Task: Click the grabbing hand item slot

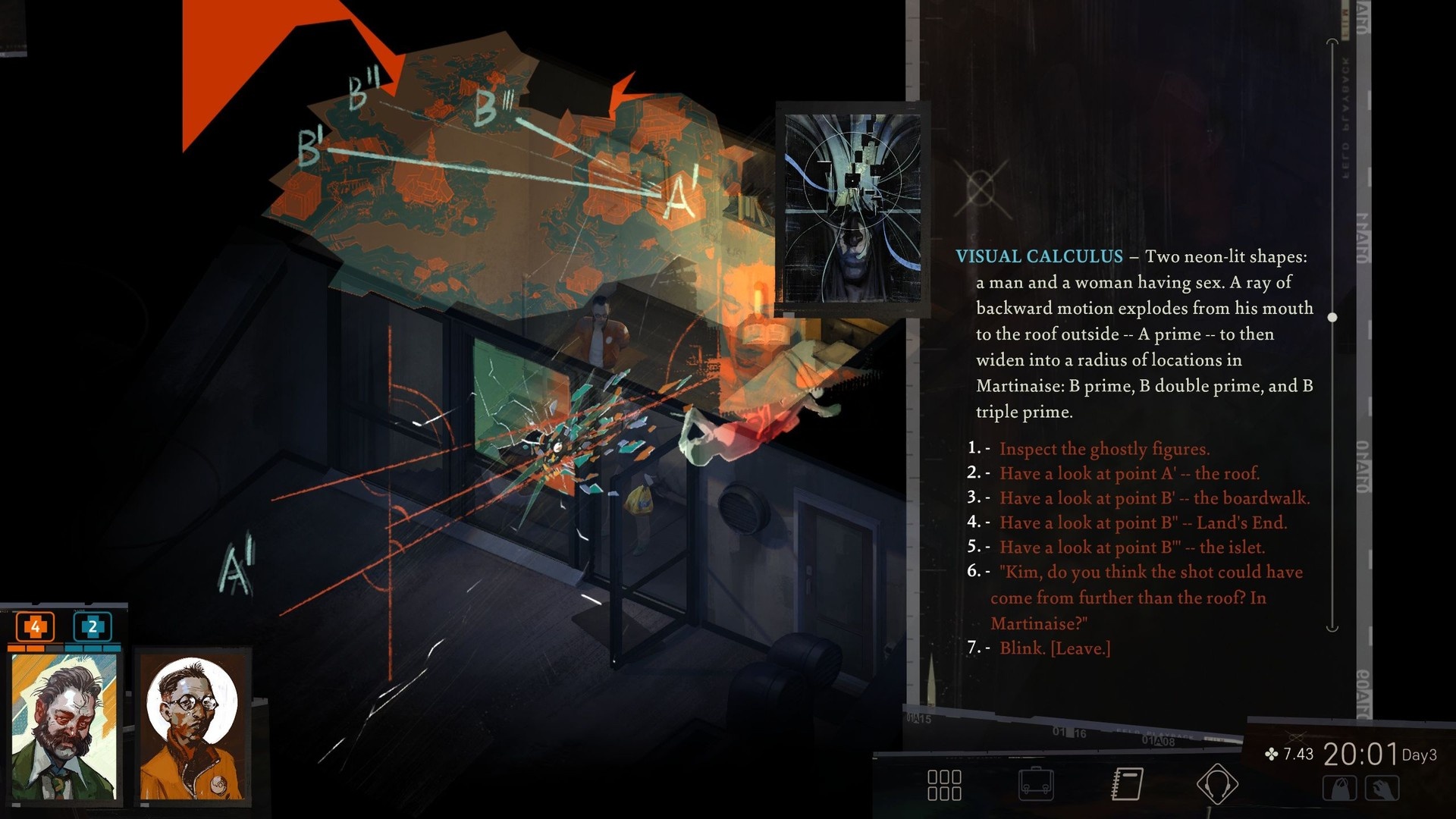Action: (x=1382, y=789)
